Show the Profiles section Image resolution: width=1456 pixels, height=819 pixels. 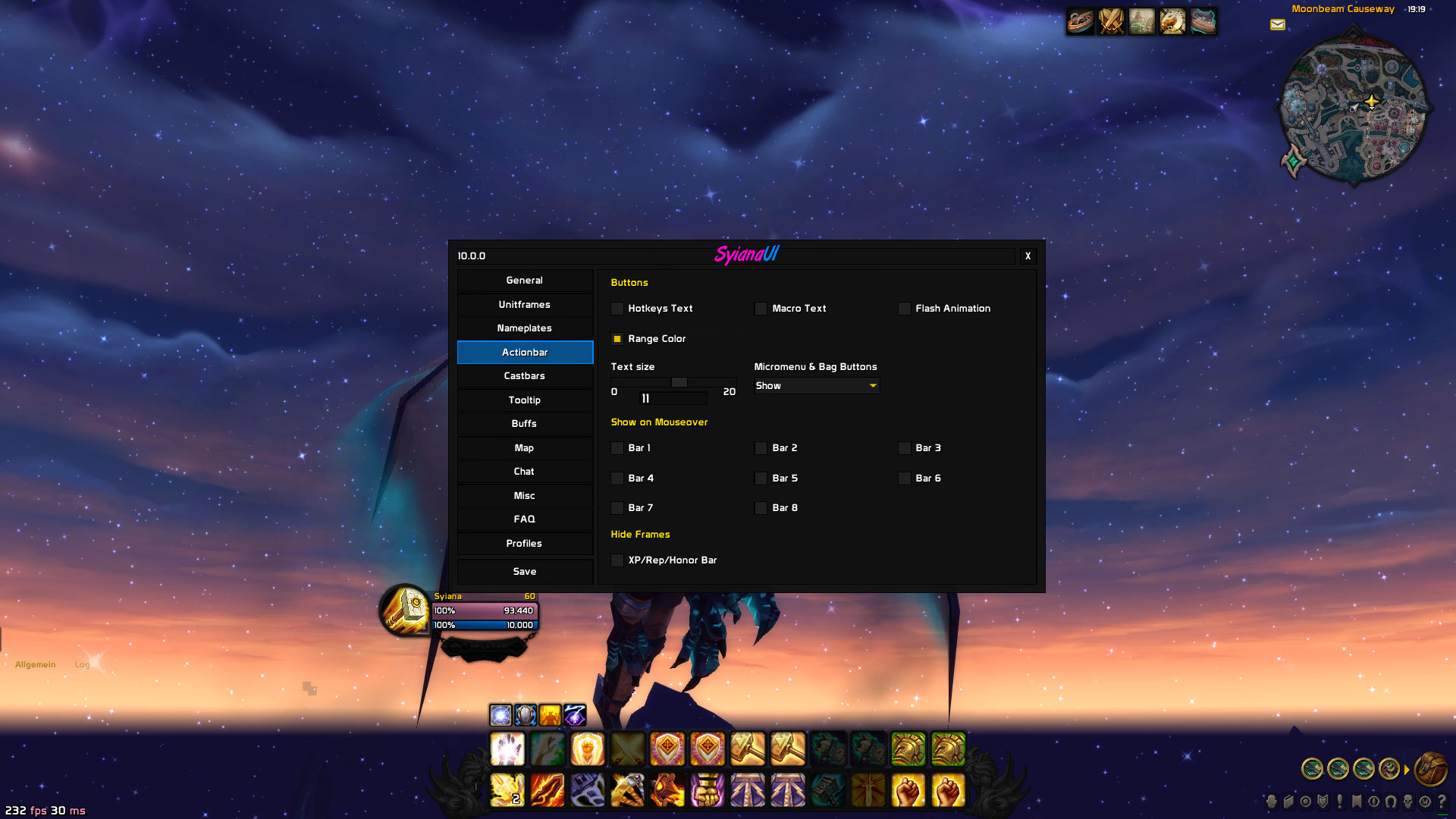click(525, 544)
